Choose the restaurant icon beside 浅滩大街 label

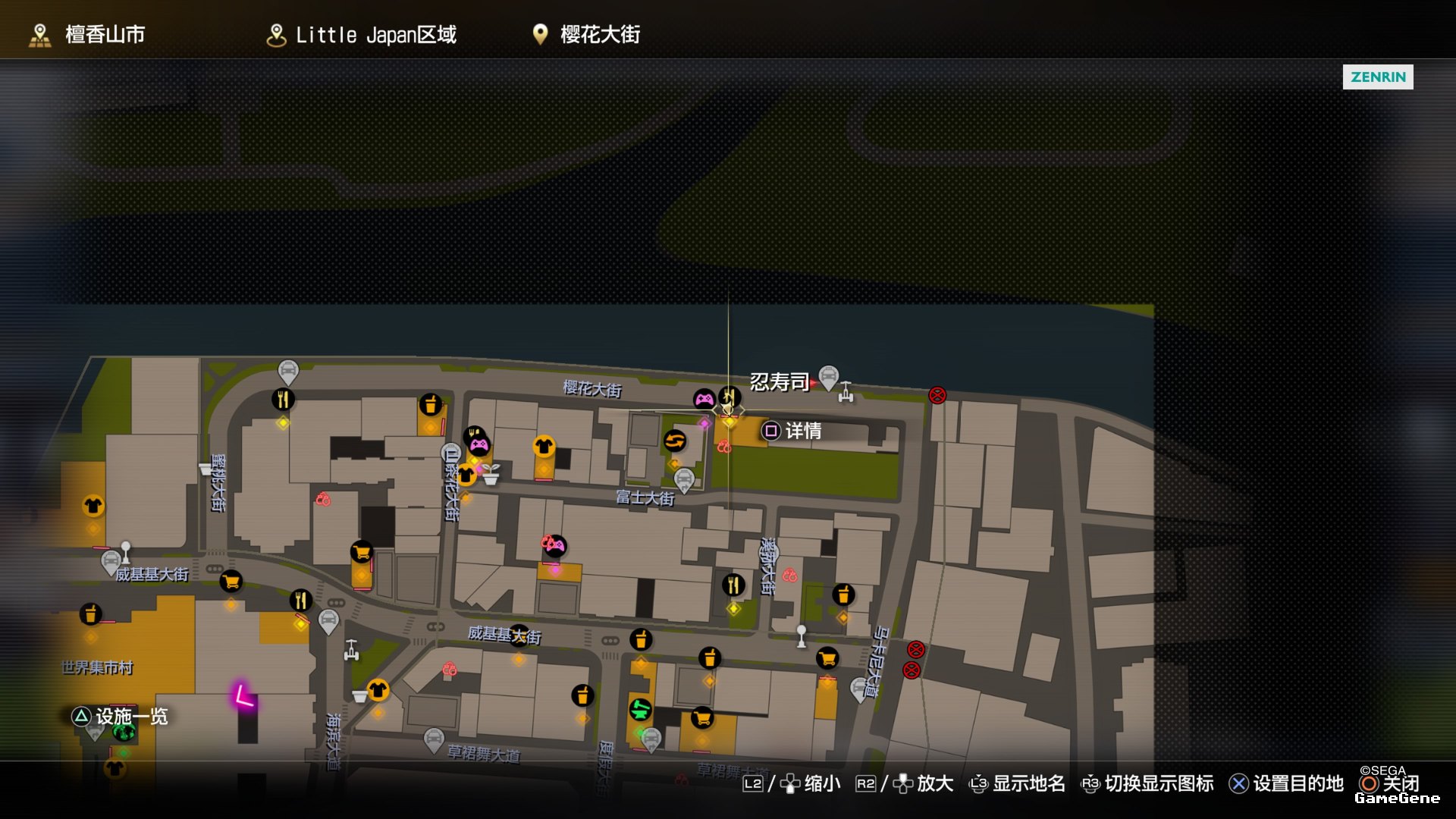pyautogui.click(x=733, y=585)
